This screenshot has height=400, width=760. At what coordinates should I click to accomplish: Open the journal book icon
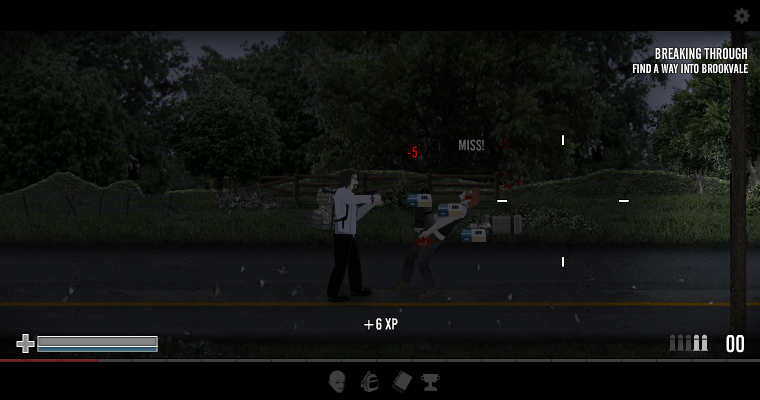point(401,381)
